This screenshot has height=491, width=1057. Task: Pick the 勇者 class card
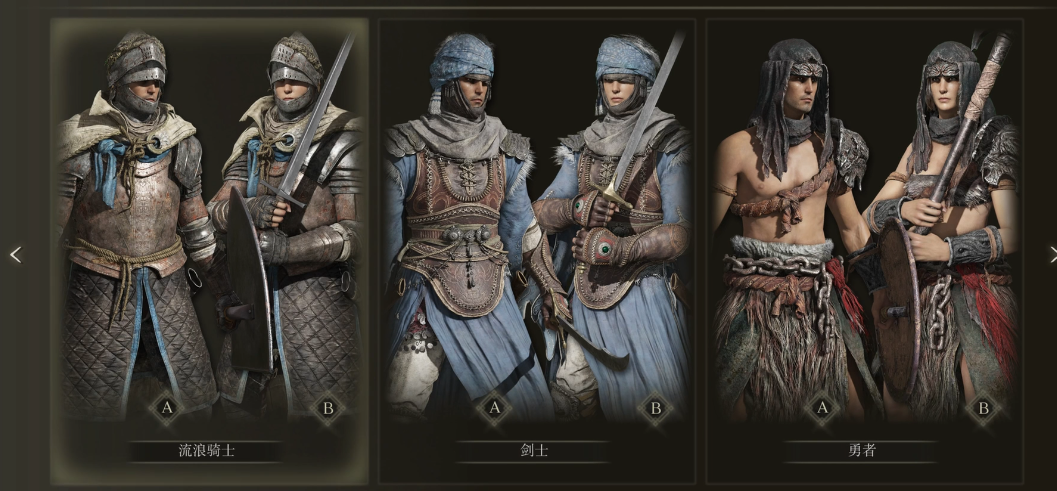click(864, 250)
